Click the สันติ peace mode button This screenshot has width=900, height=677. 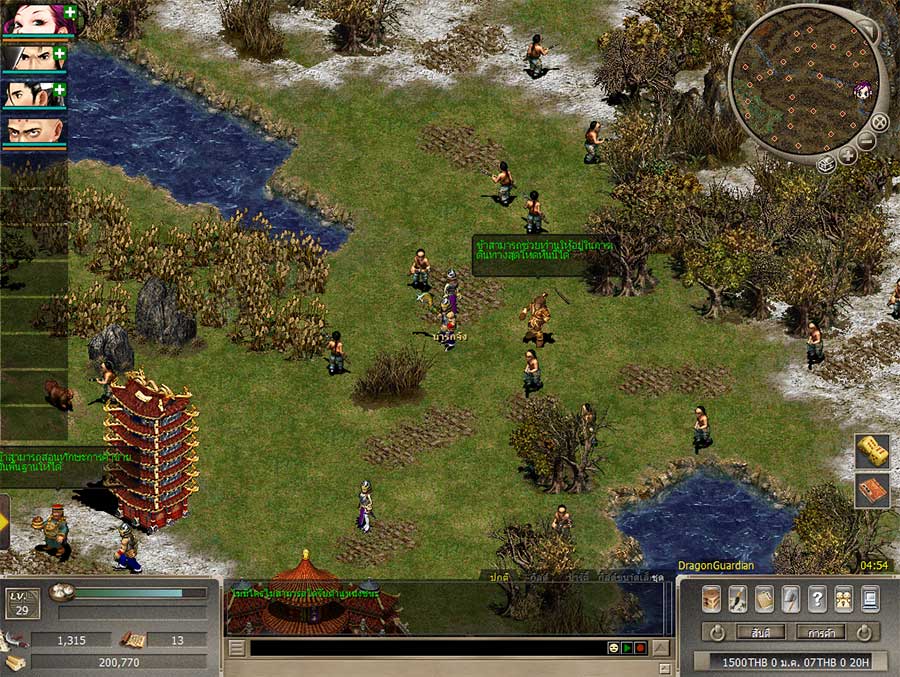click(x=760, y=632)
